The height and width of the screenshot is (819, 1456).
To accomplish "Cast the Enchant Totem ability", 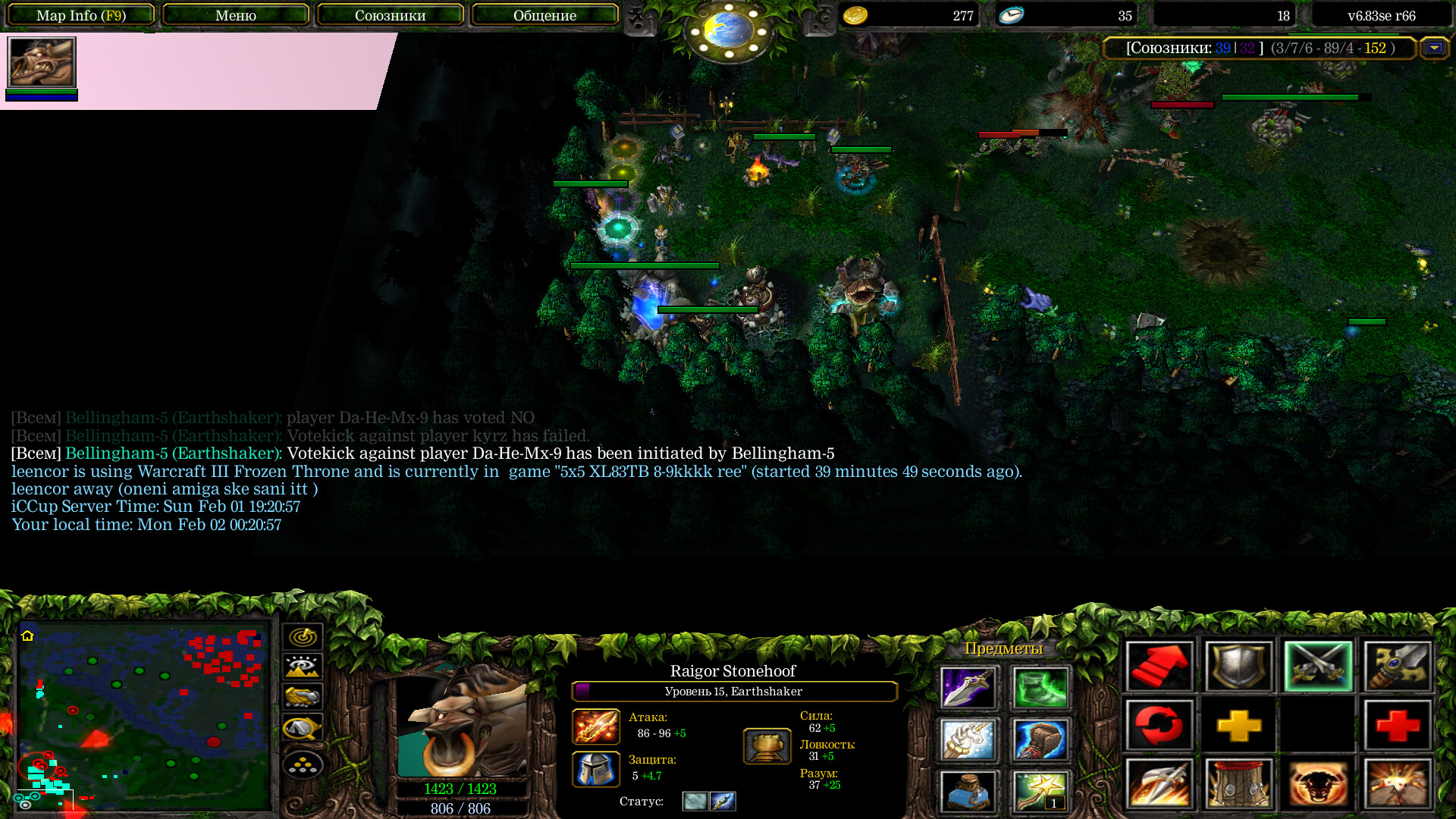I will click(1238, 783).
